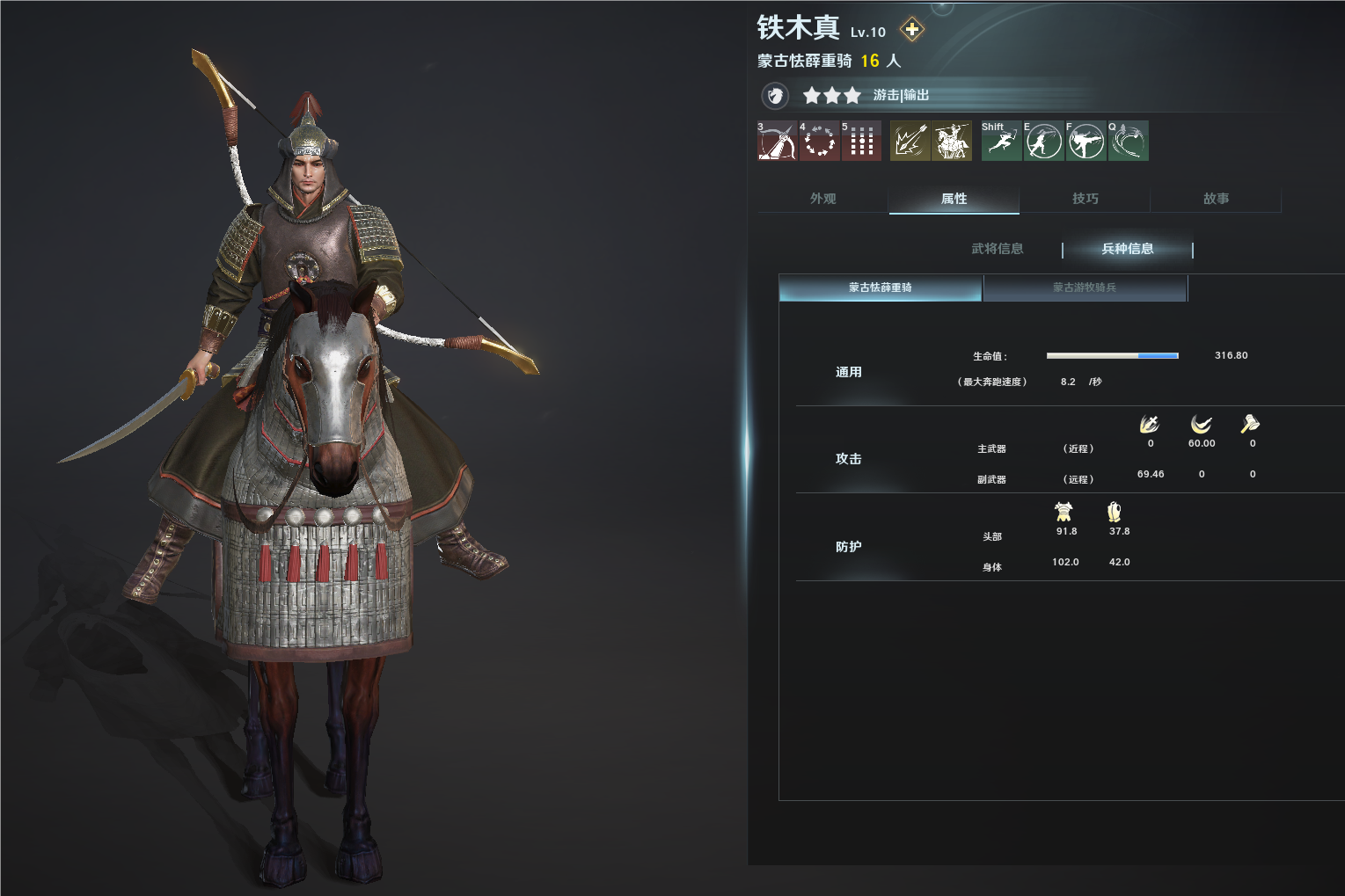Switch to the 技巧 skills tab

(x=1085, y=199)
